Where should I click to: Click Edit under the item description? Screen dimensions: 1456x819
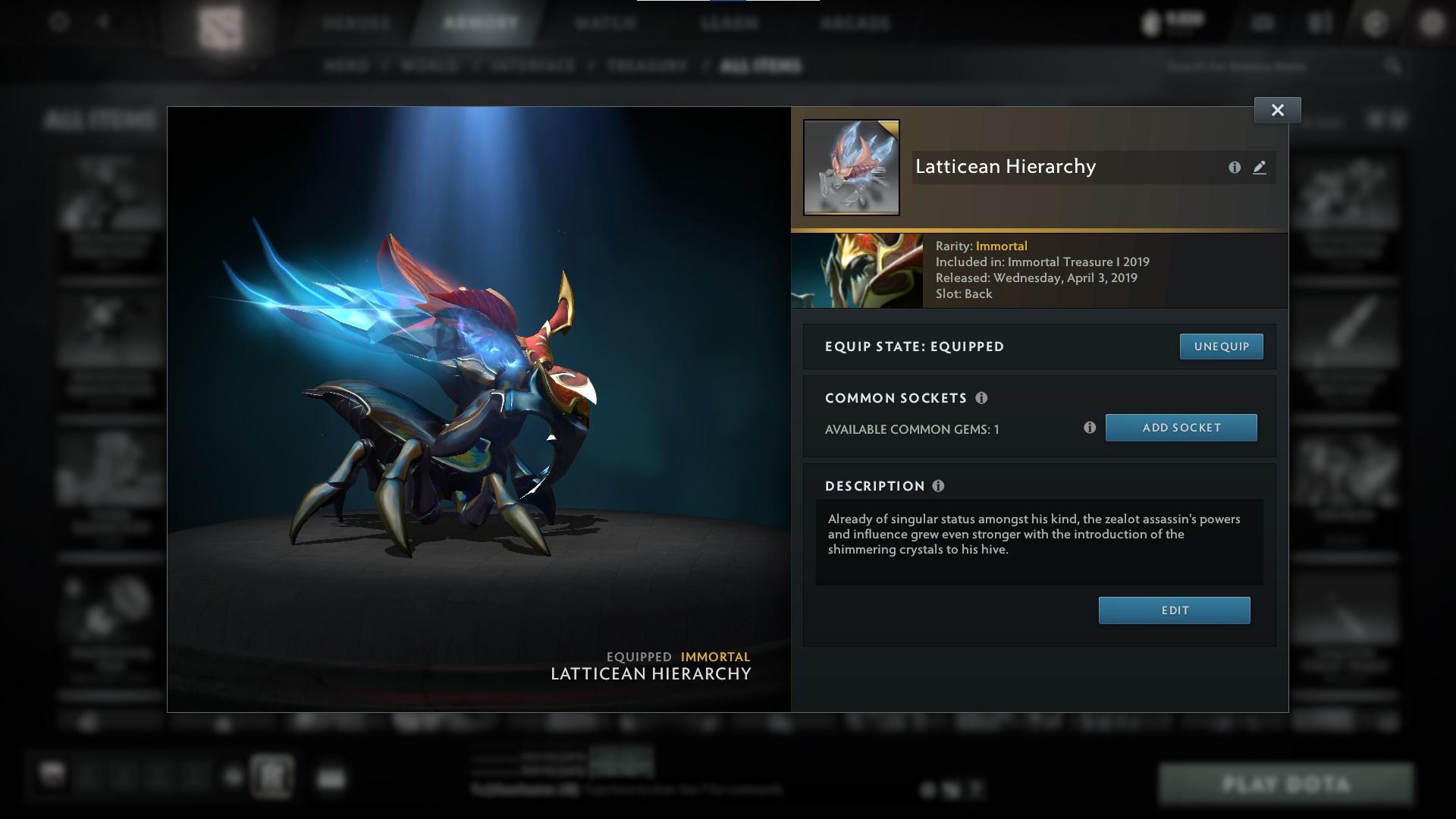[x=1174, y=610]
